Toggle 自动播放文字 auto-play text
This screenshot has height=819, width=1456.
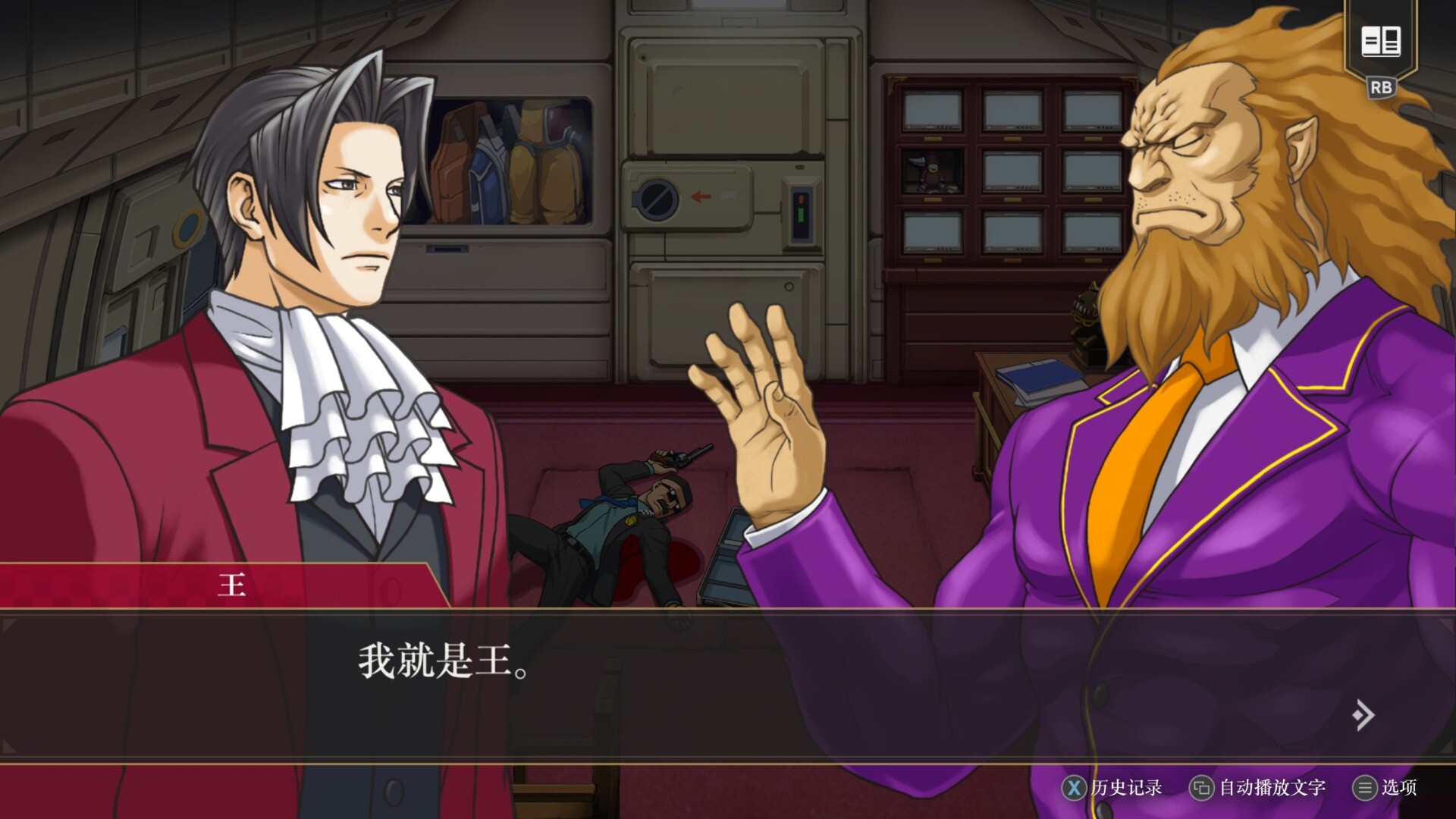click(1257, 788)
